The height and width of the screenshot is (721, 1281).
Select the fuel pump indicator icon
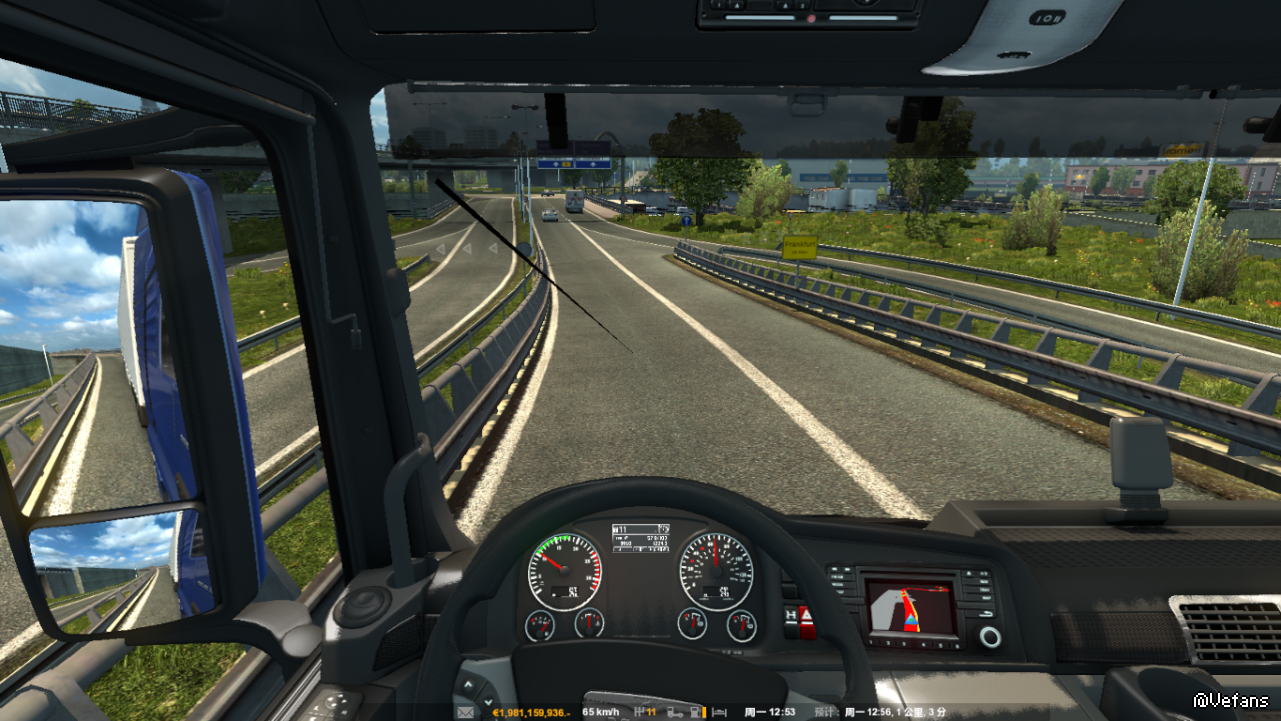coord(695,712)
